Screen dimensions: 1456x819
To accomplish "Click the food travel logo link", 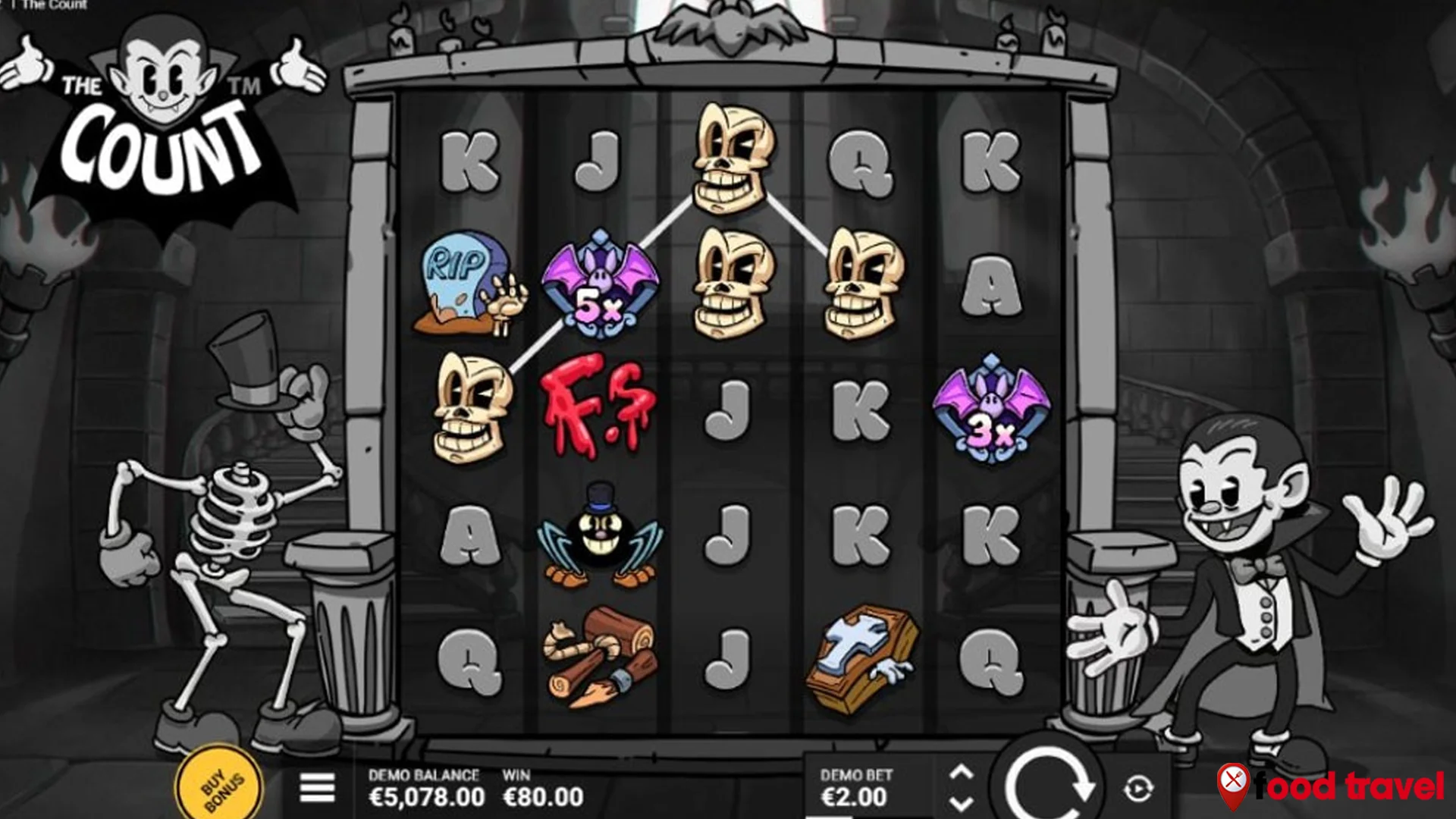I will point(1342,786).
